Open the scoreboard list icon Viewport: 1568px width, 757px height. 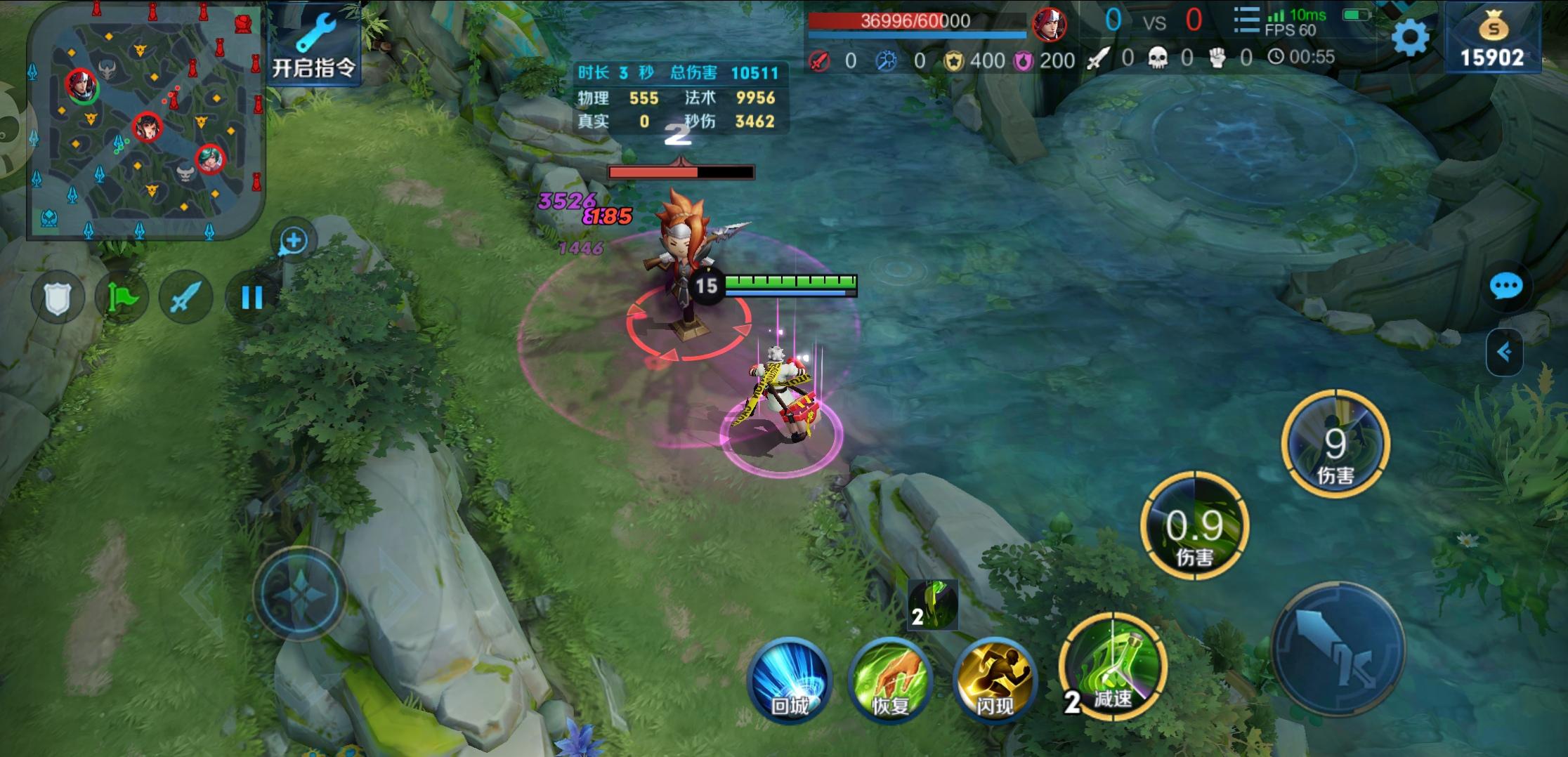click(1246, 21)
